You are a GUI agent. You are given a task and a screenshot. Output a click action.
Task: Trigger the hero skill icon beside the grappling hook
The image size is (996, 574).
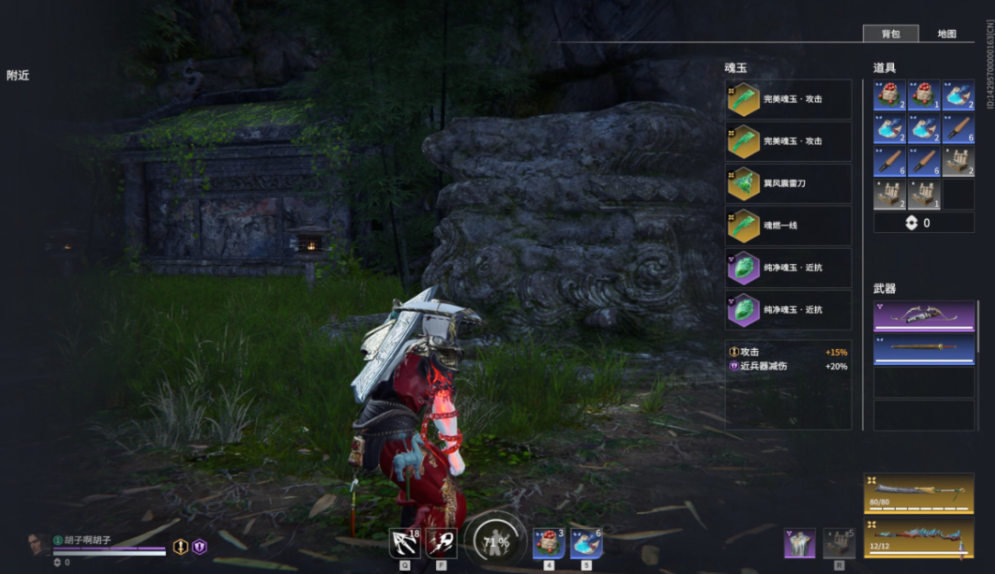pos(441,543)
